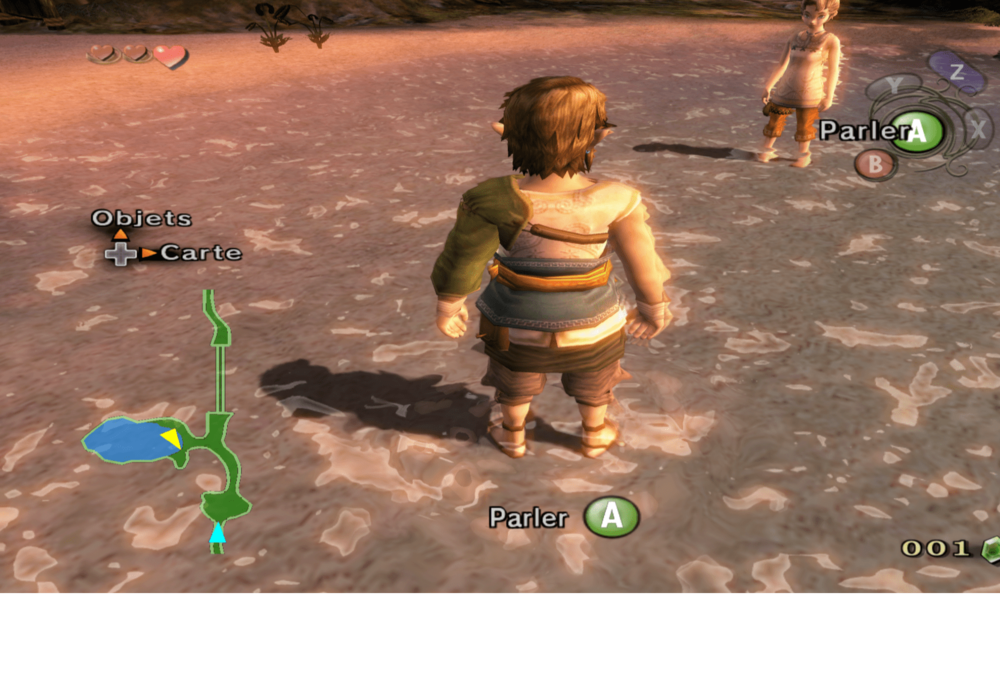The width and height of the screenshot is (1000, 685).
Task: Click the cyan entrance arrow on the minimap
Action: (217, 534)
